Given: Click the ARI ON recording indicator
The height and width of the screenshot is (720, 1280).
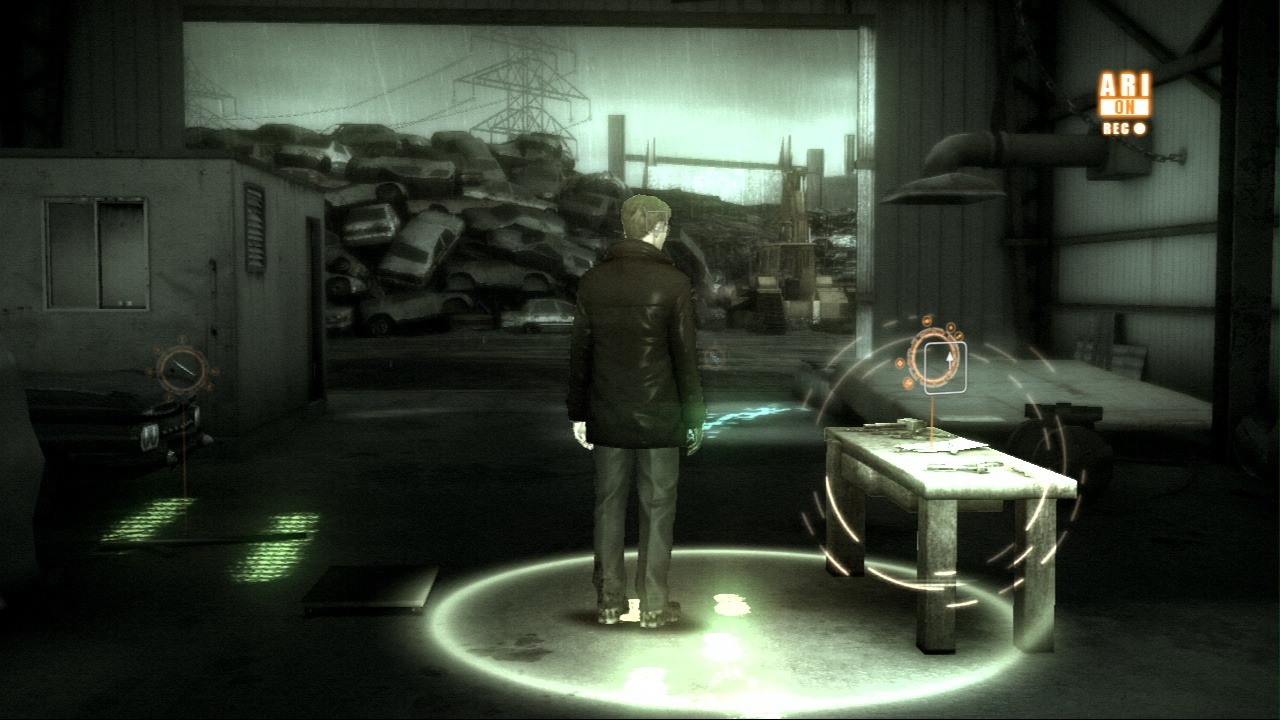Looking at the screenshot, I should click(x=1125, y=102).
